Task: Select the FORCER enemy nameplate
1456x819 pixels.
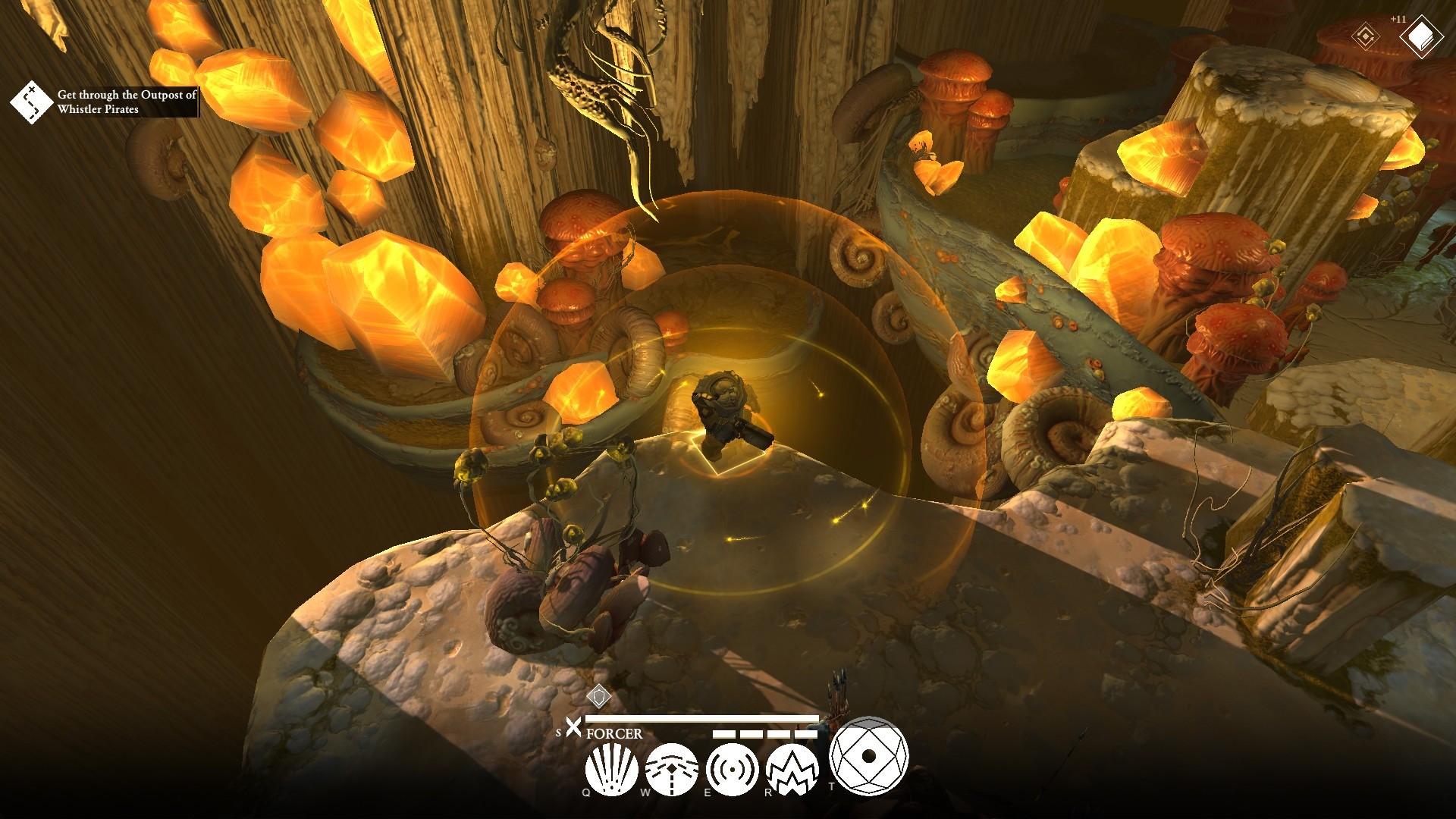Action: 613,733
